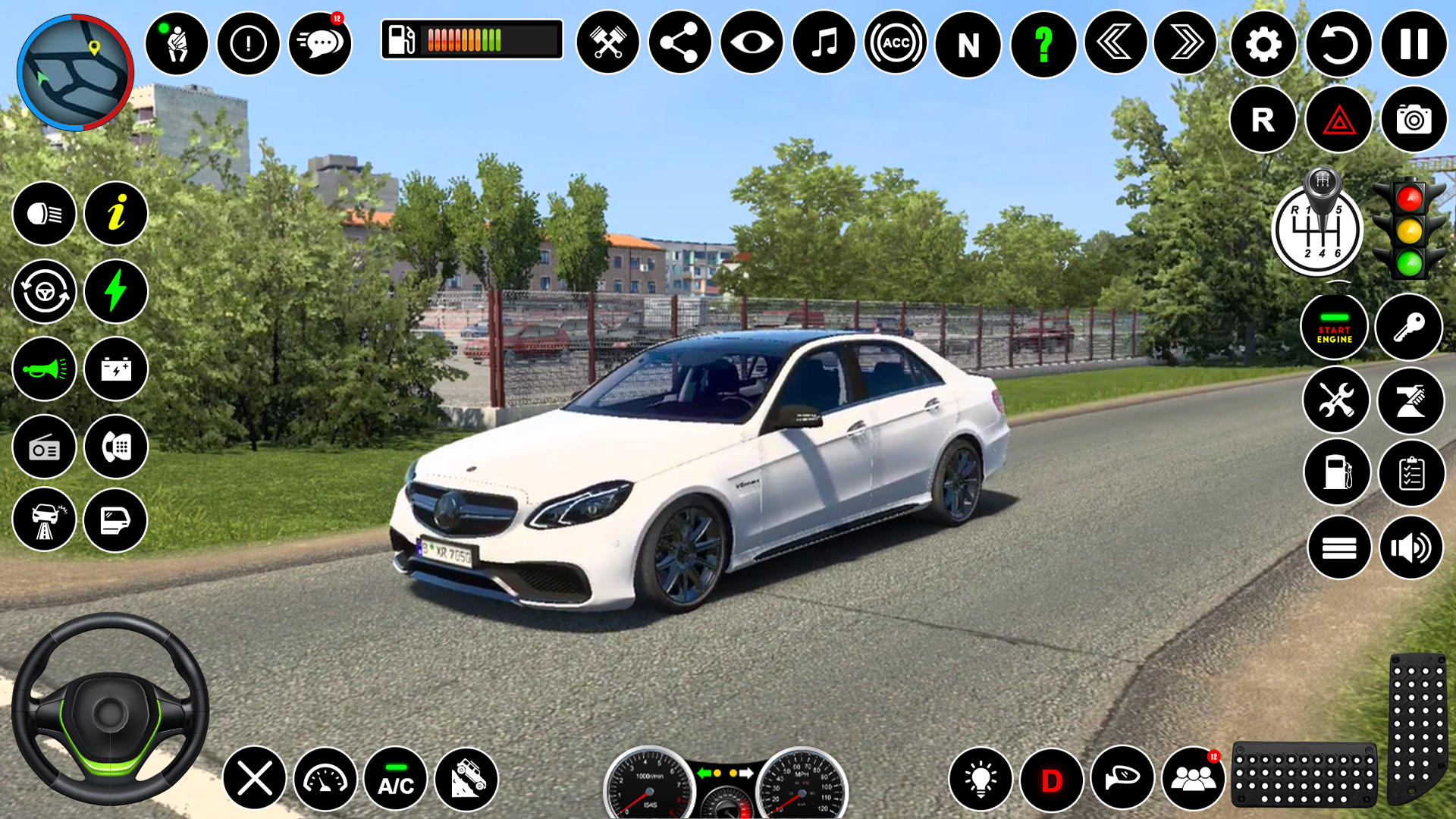Open the gear settings menu
Image resolution: width=1456 pixels, height=819 pixels.
(x=1263, y=44)
